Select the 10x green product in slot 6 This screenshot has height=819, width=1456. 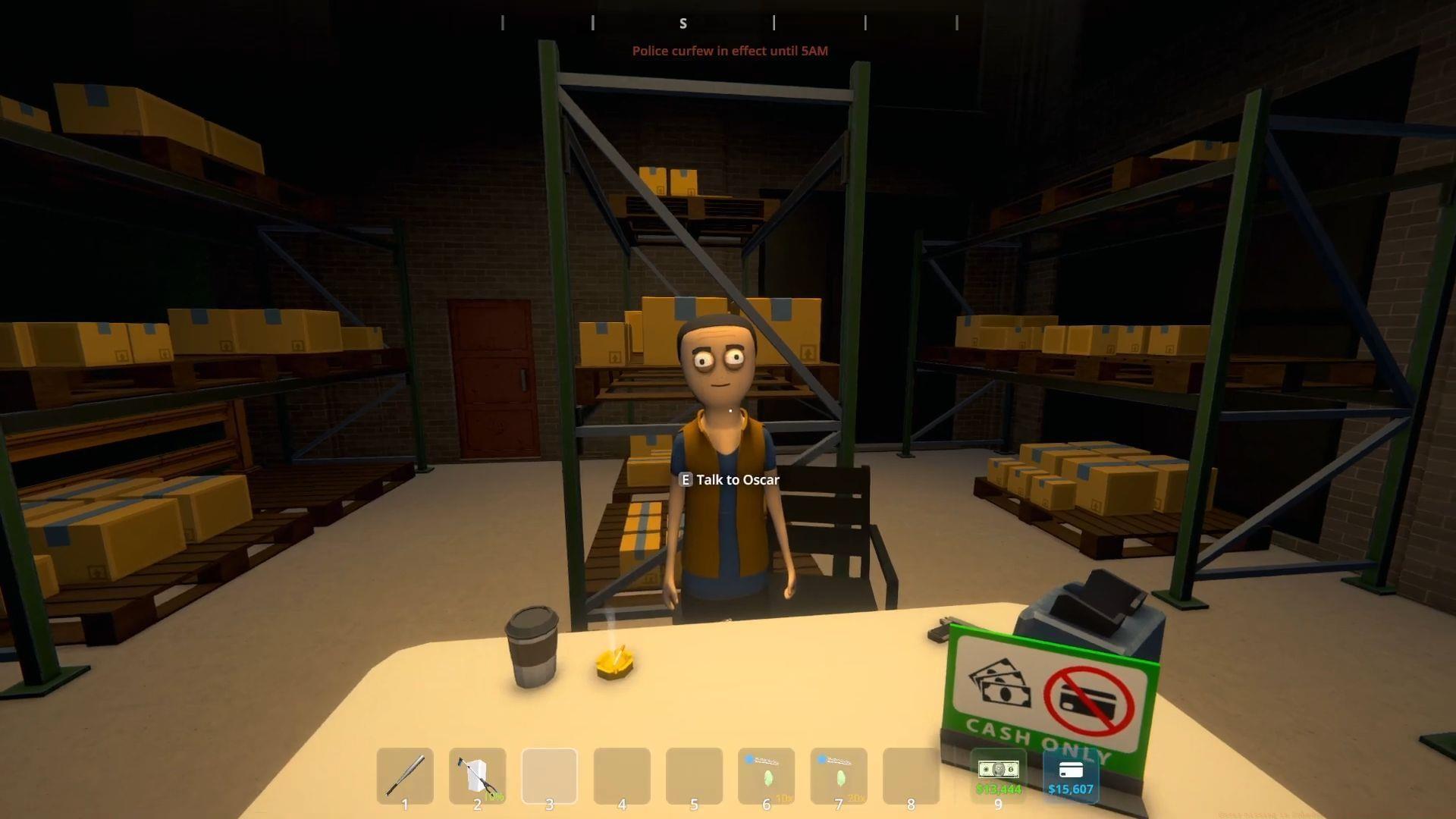tap(766, 776)
